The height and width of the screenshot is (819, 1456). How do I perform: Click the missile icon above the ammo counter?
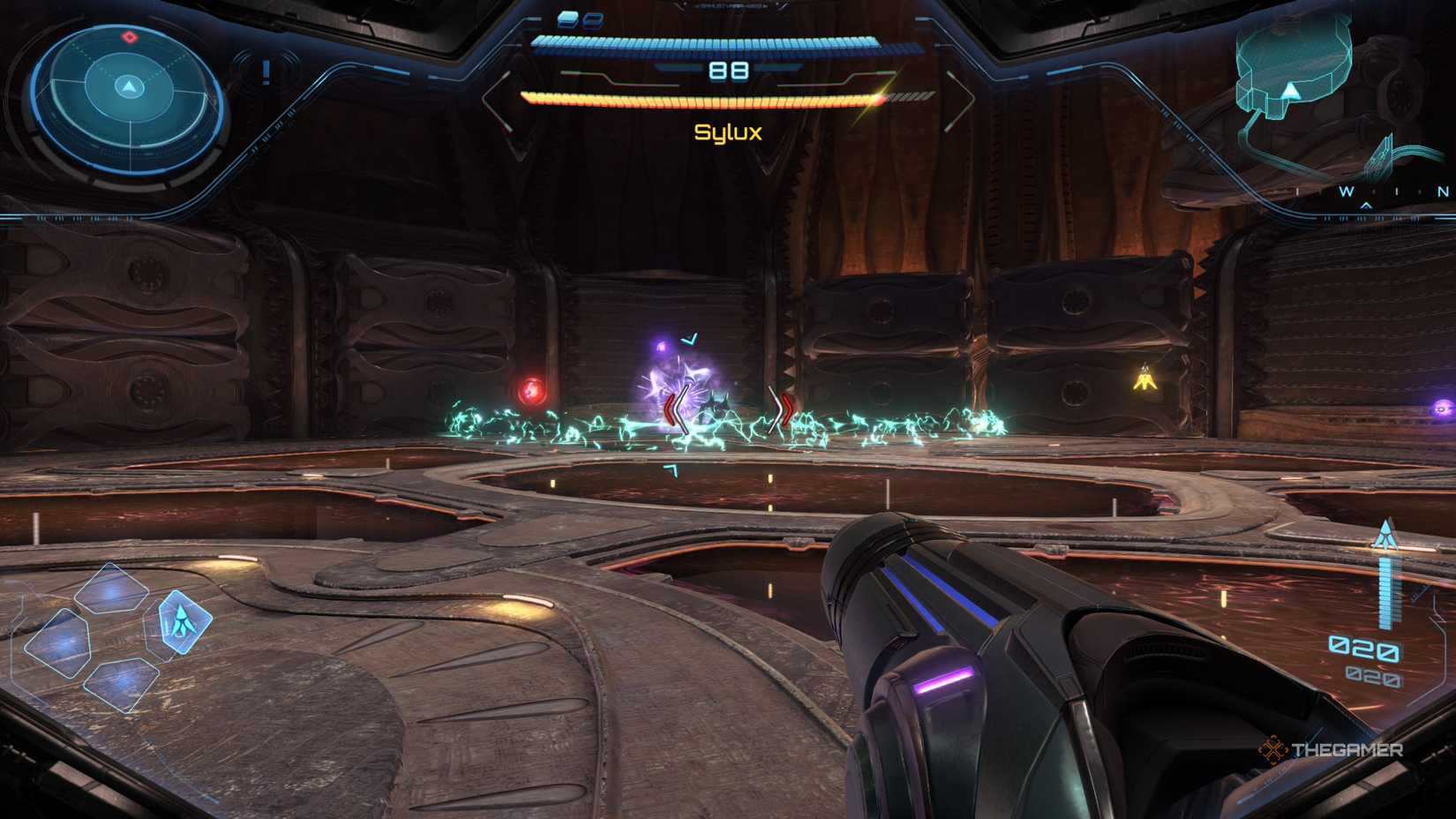(1385, 533)
